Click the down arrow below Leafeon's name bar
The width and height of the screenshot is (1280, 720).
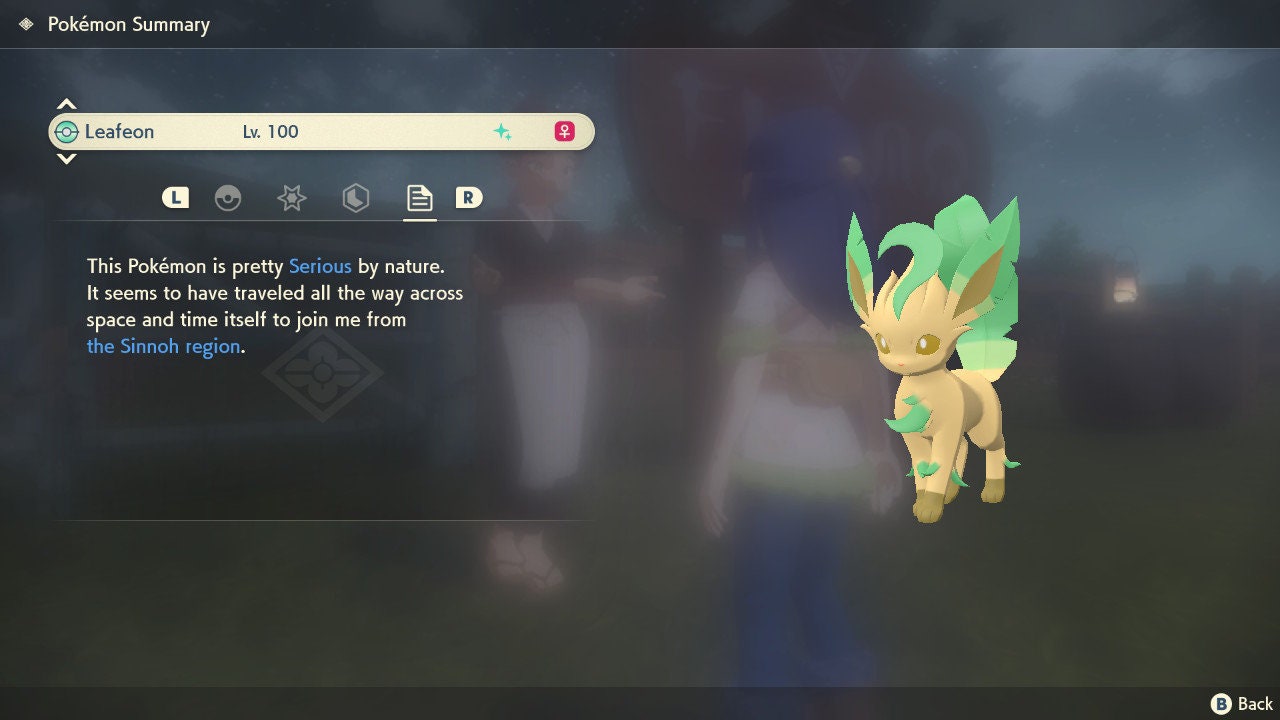coord(66,158)
